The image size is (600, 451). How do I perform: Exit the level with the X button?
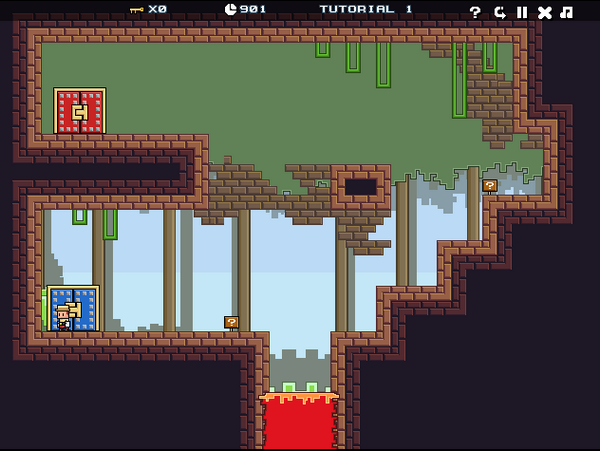coord(544,12)
